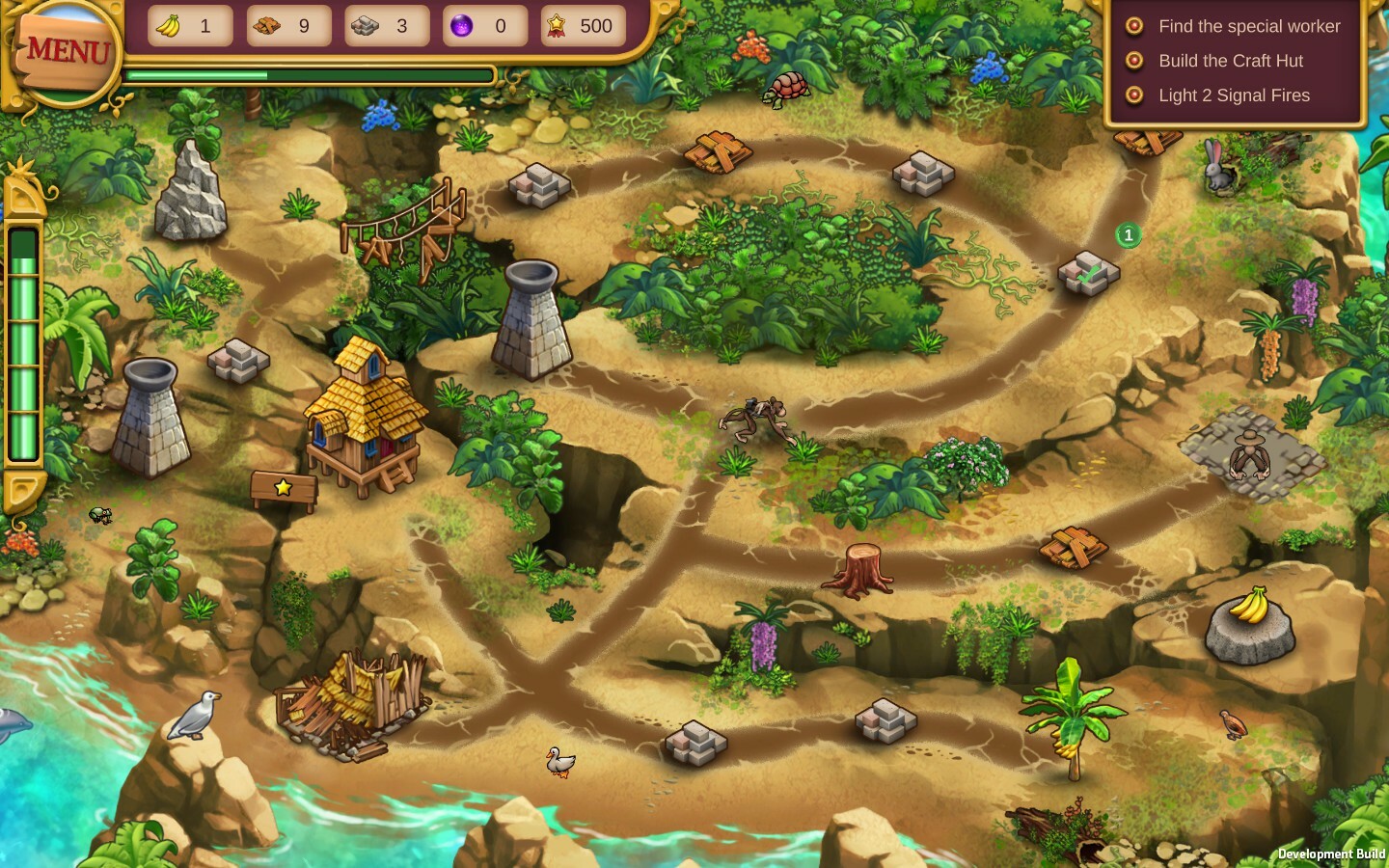Collect the bananas on the stone pedestal
Screen dimensions: 1389x868
pos(1249,610)
